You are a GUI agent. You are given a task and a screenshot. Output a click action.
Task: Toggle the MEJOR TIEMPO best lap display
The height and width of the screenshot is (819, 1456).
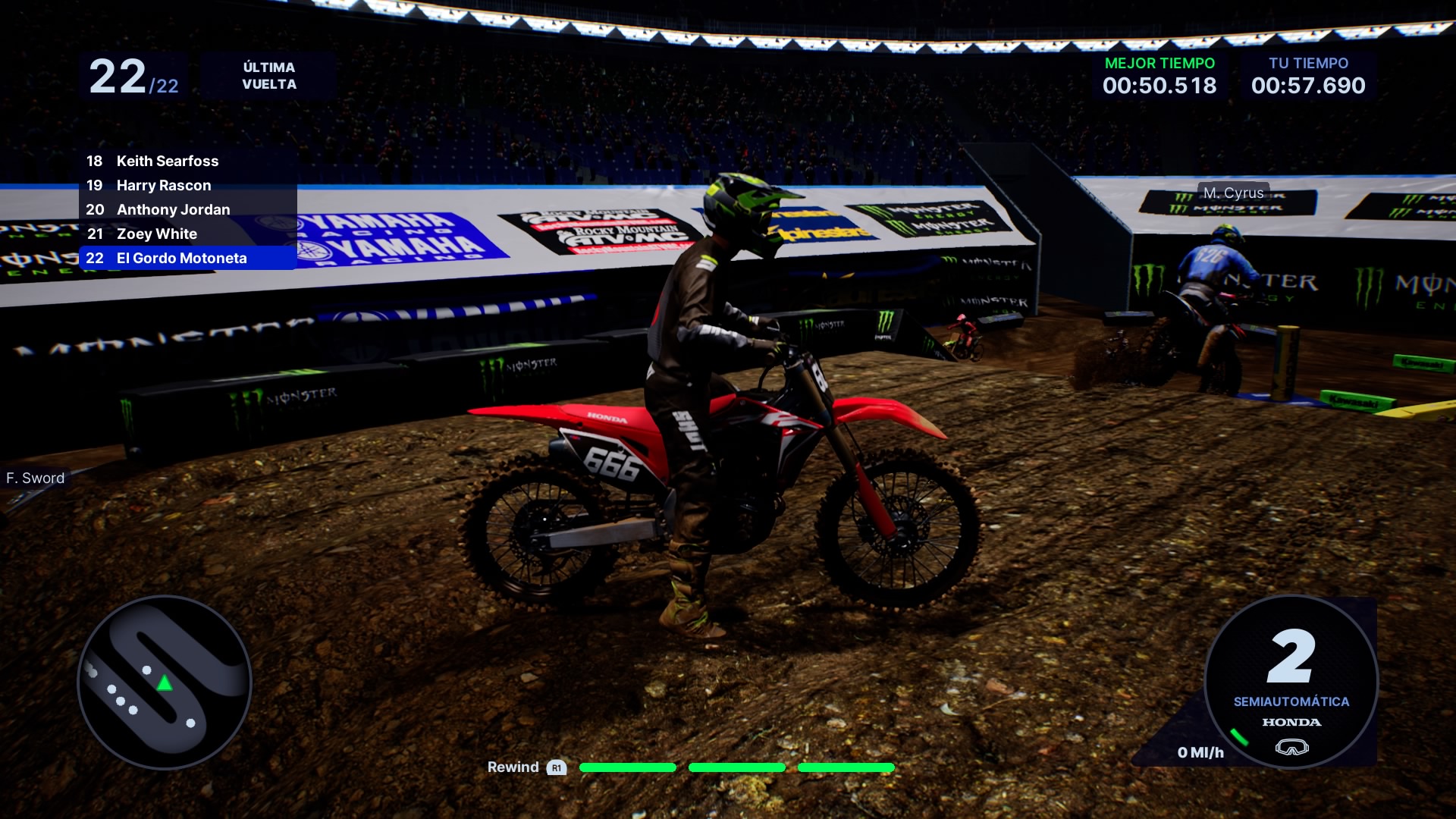click(1159, 76)
